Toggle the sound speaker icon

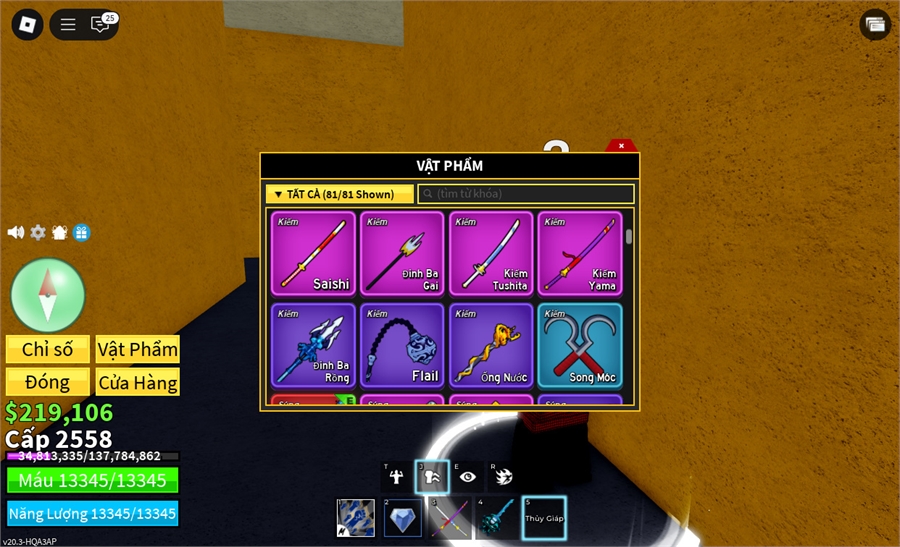coord(16,232)
